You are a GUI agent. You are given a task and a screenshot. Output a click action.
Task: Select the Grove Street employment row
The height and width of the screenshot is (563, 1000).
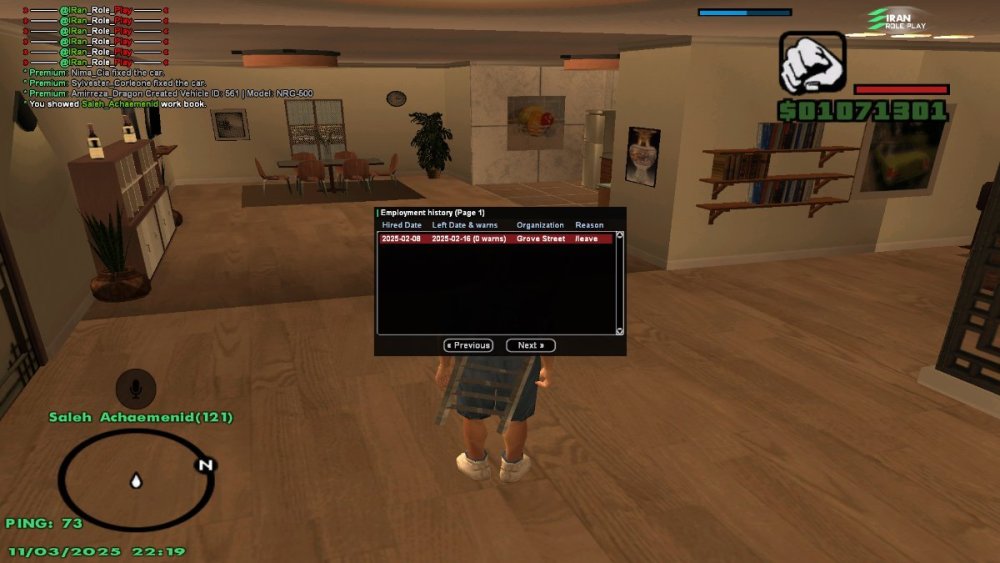coord(495,239)
